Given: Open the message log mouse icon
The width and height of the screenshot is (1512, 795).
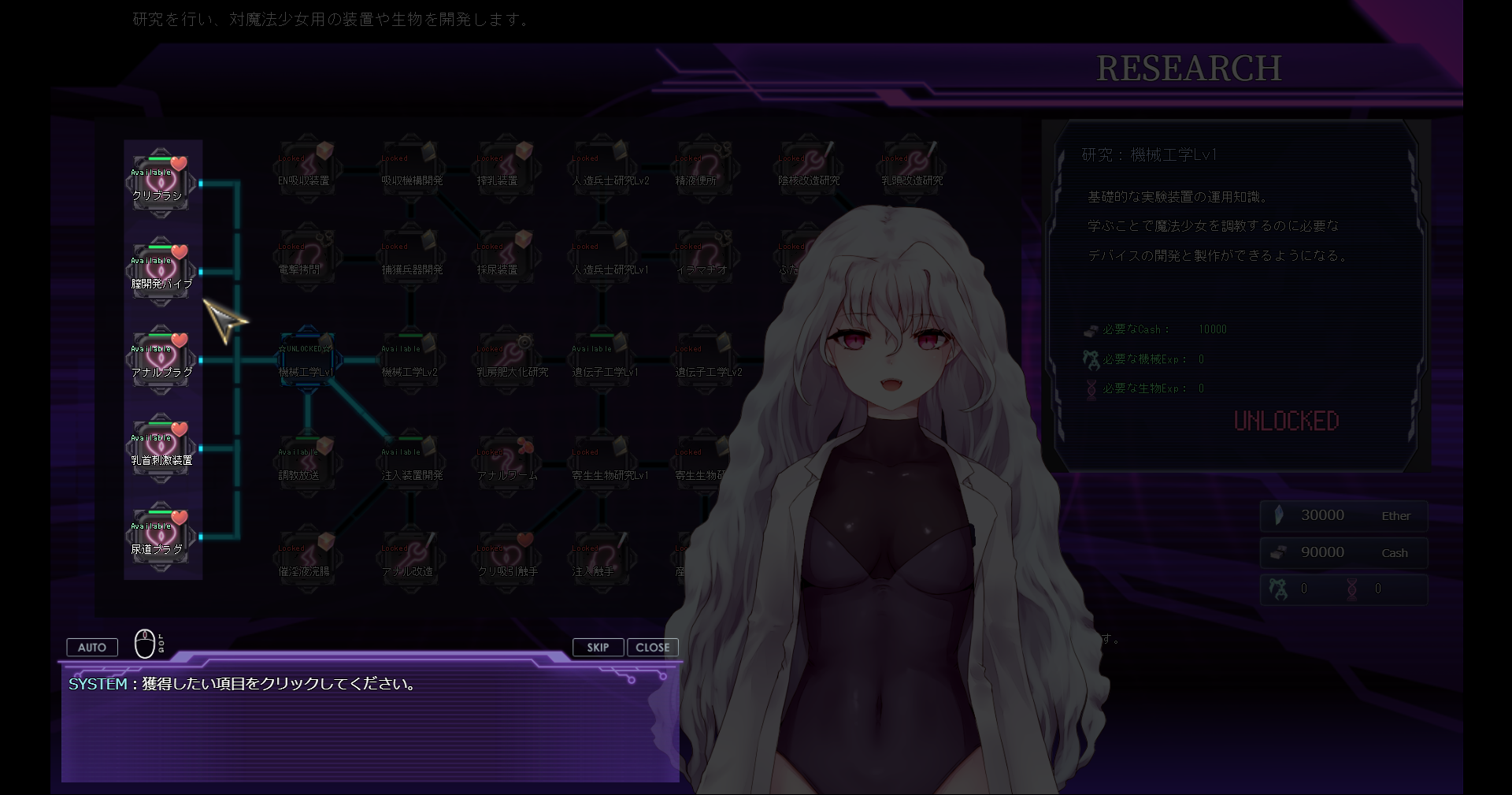Looking at the screenshot, I should coord(146,644).
